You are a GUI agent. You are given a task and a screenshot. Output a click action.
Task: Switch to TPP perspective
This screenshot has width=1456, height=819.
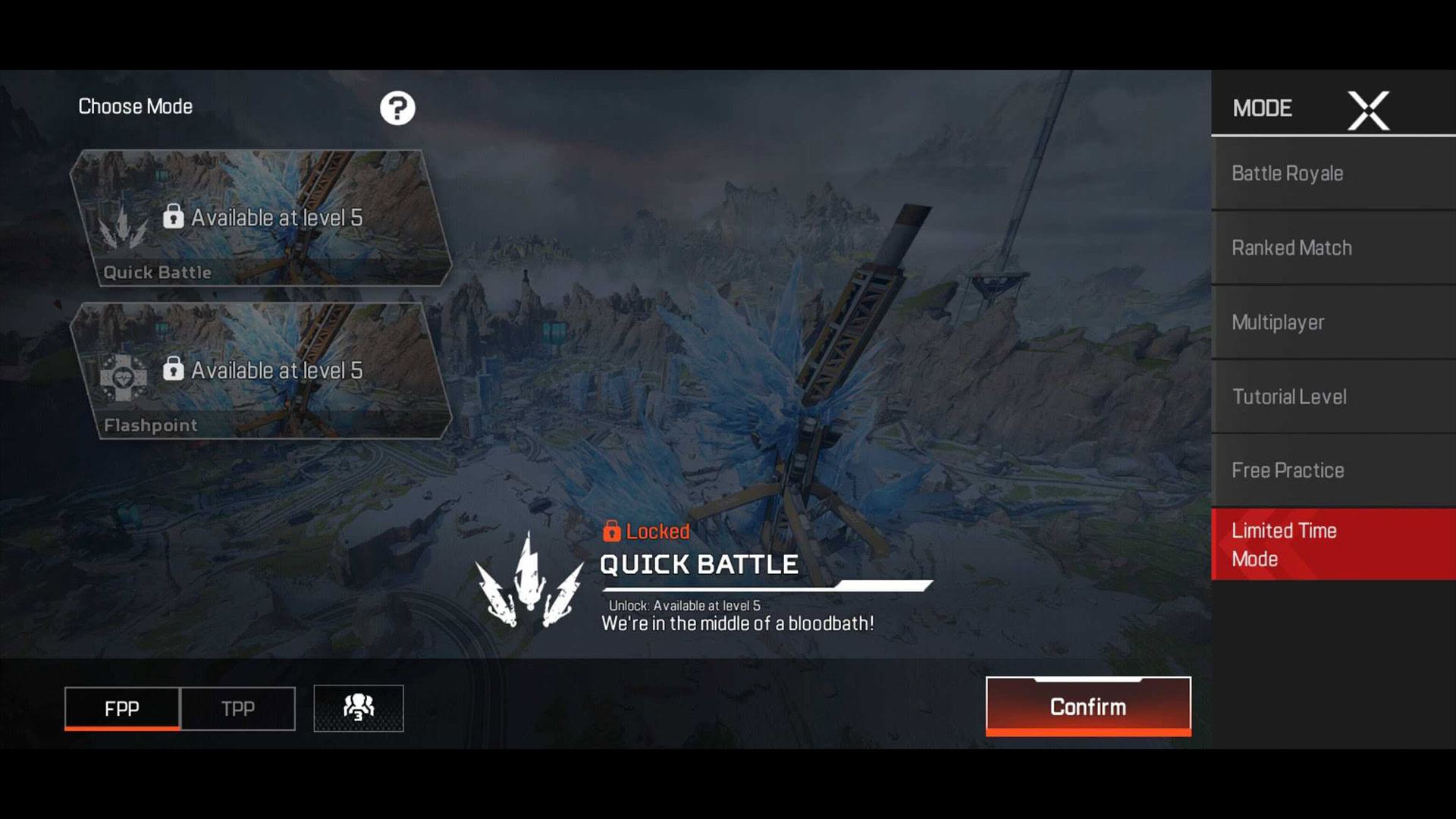(x=238, y=708)
